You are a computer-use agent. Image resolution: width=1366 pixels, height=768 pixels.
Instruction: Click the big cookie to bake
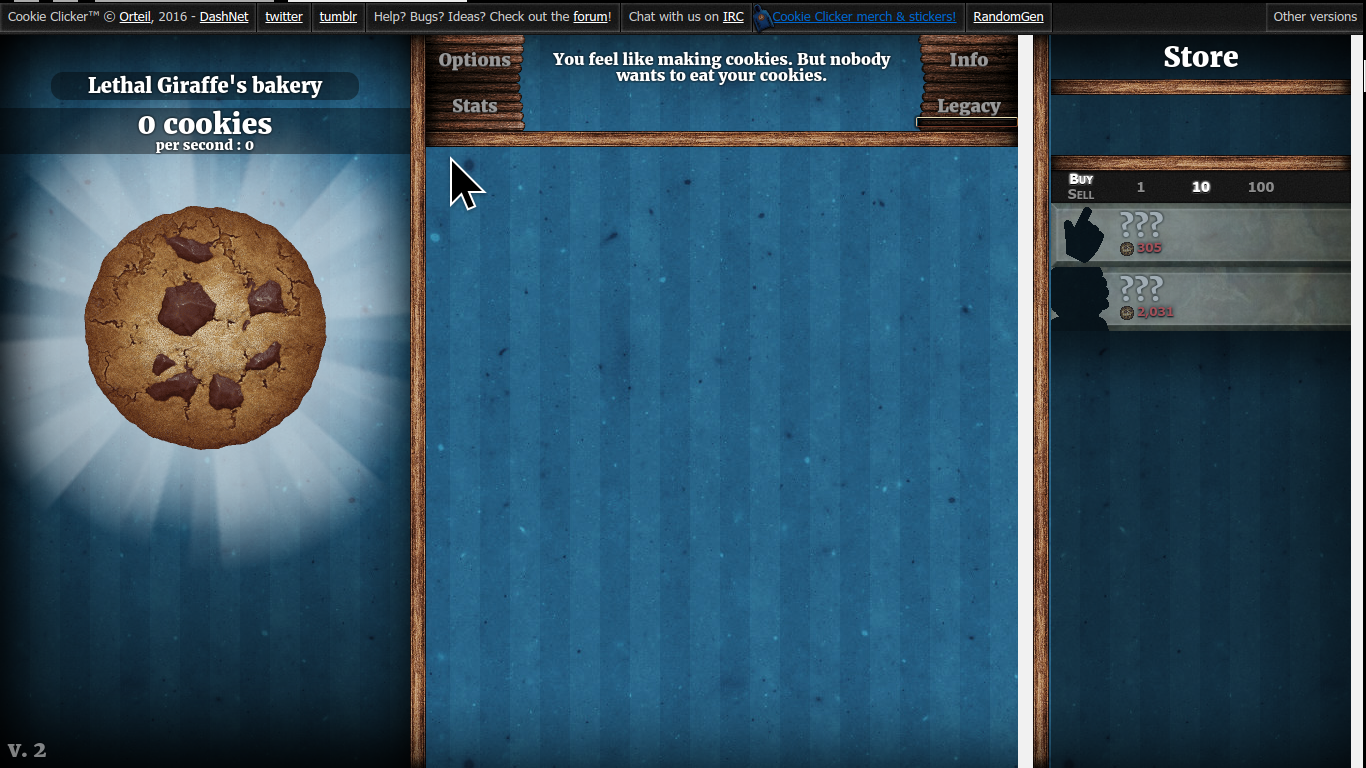coord(204,322)
